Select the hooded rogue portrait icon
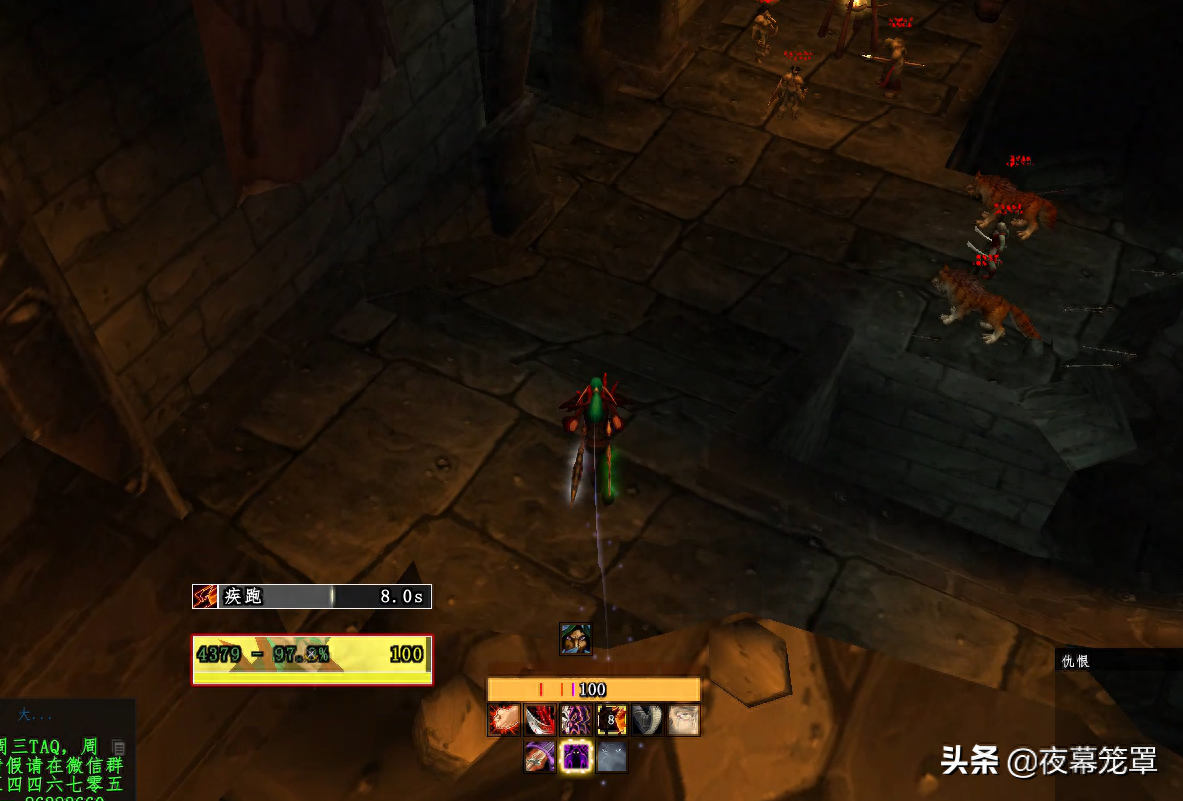Screen dimensions: 1183x801 pos(576,639)
